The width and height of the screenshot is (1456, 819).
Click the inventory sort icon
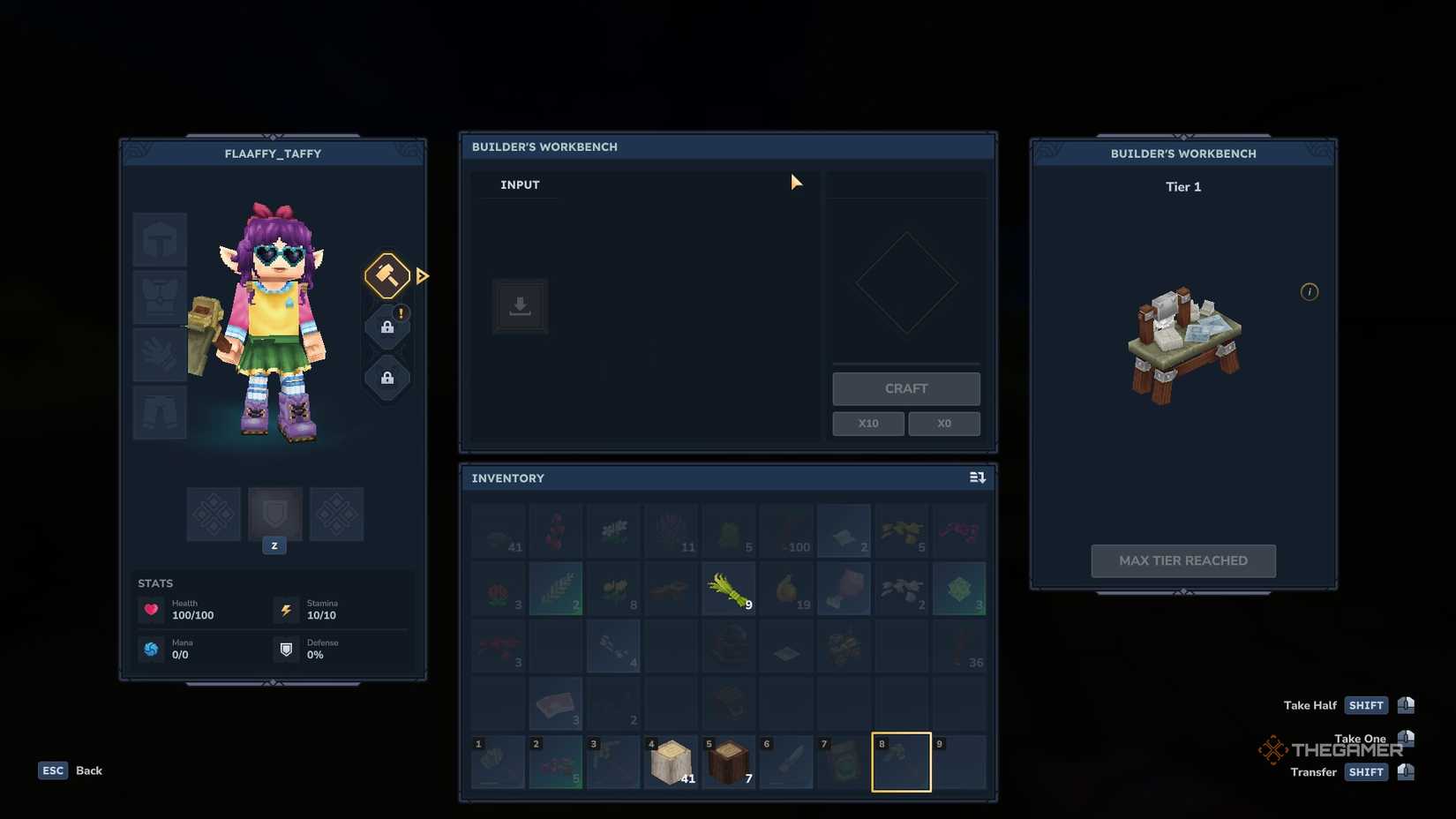tap(977, 477)
